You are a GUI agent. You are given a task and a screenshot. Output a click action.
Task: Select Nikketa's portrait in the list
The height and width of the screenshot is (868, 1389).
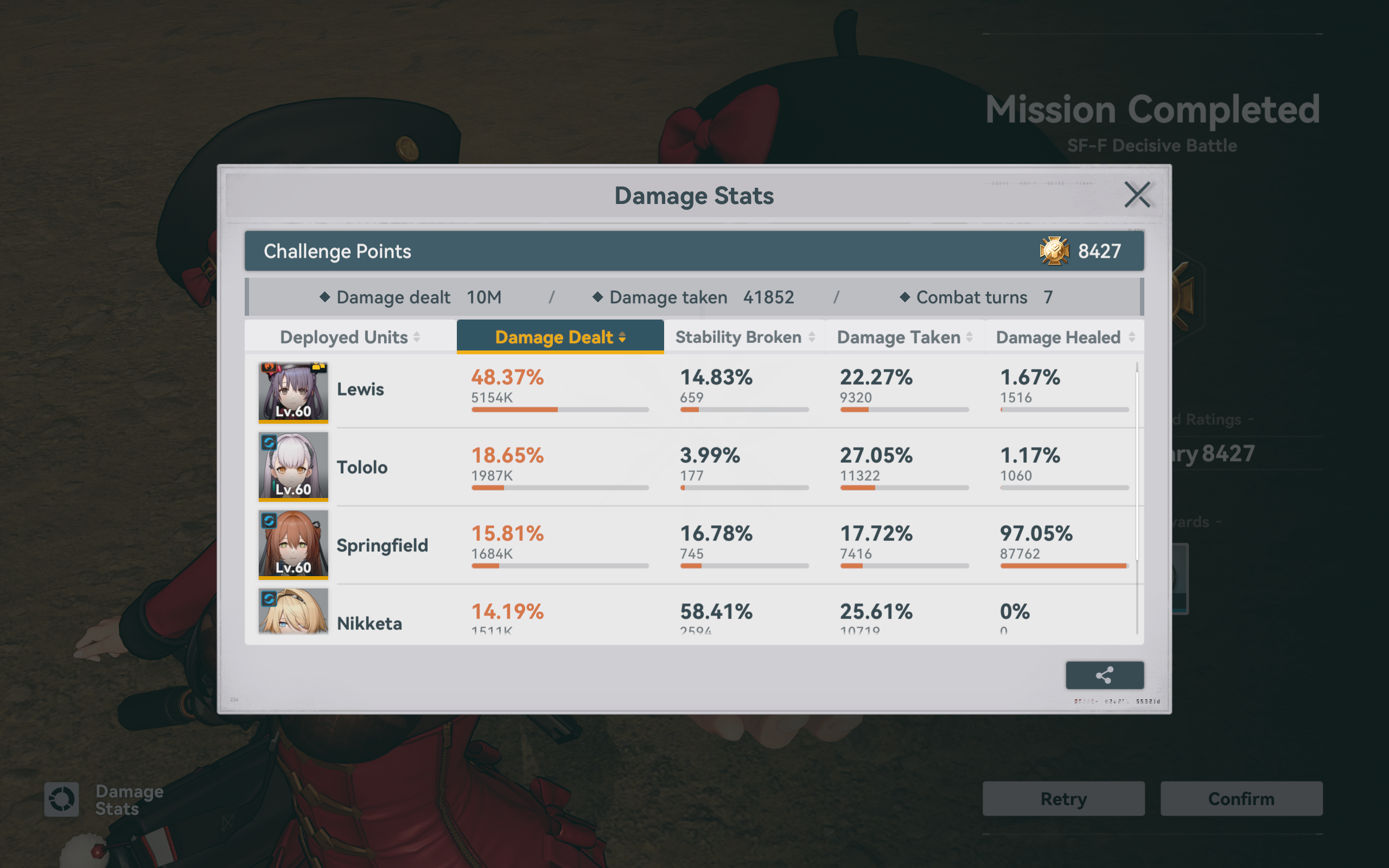(x=294, y=612)
